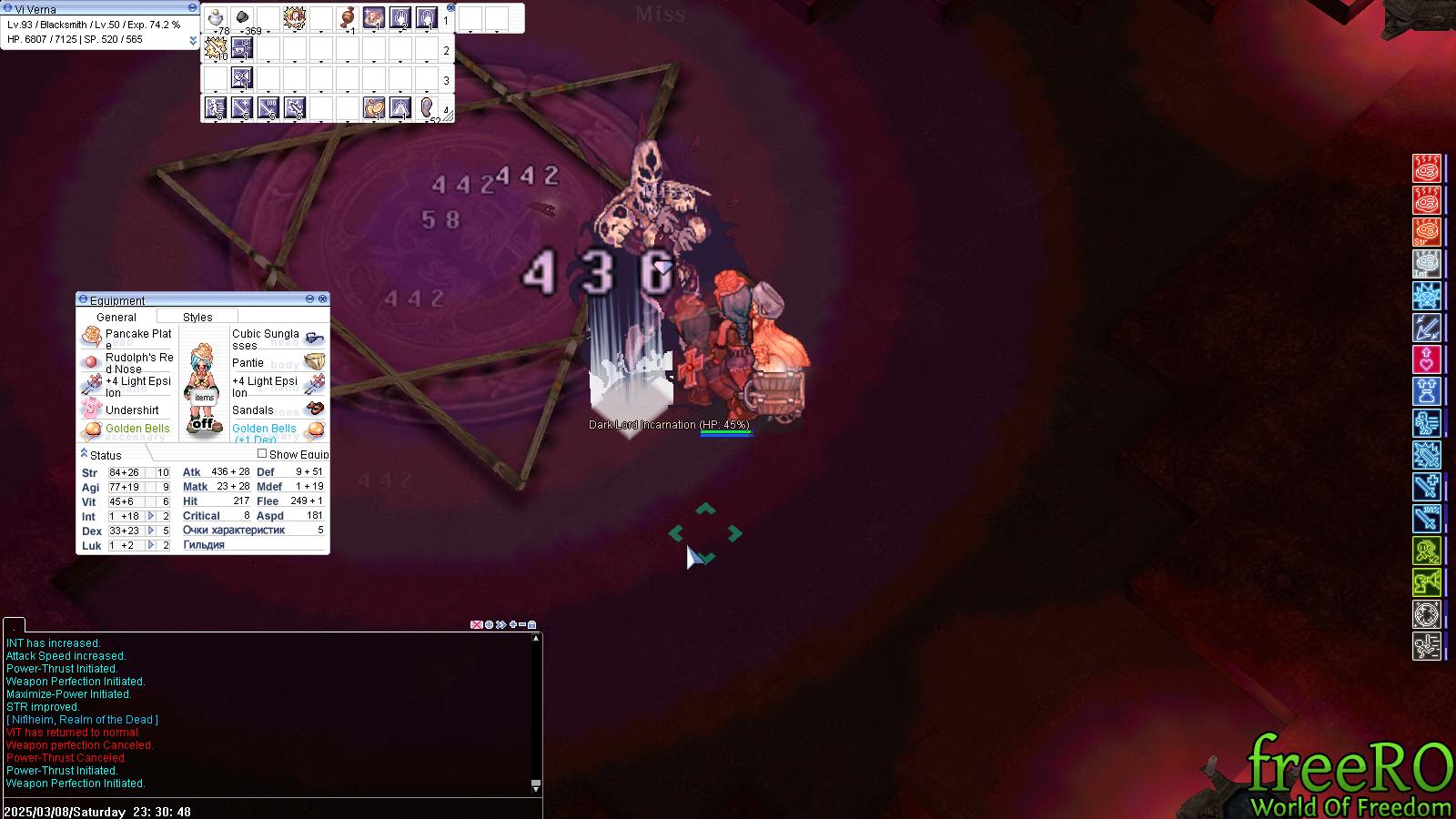Toggle the costume 'off' button
Image resolution: width=1456 pixels, height=819 pixels.
(x=203, y=423)
